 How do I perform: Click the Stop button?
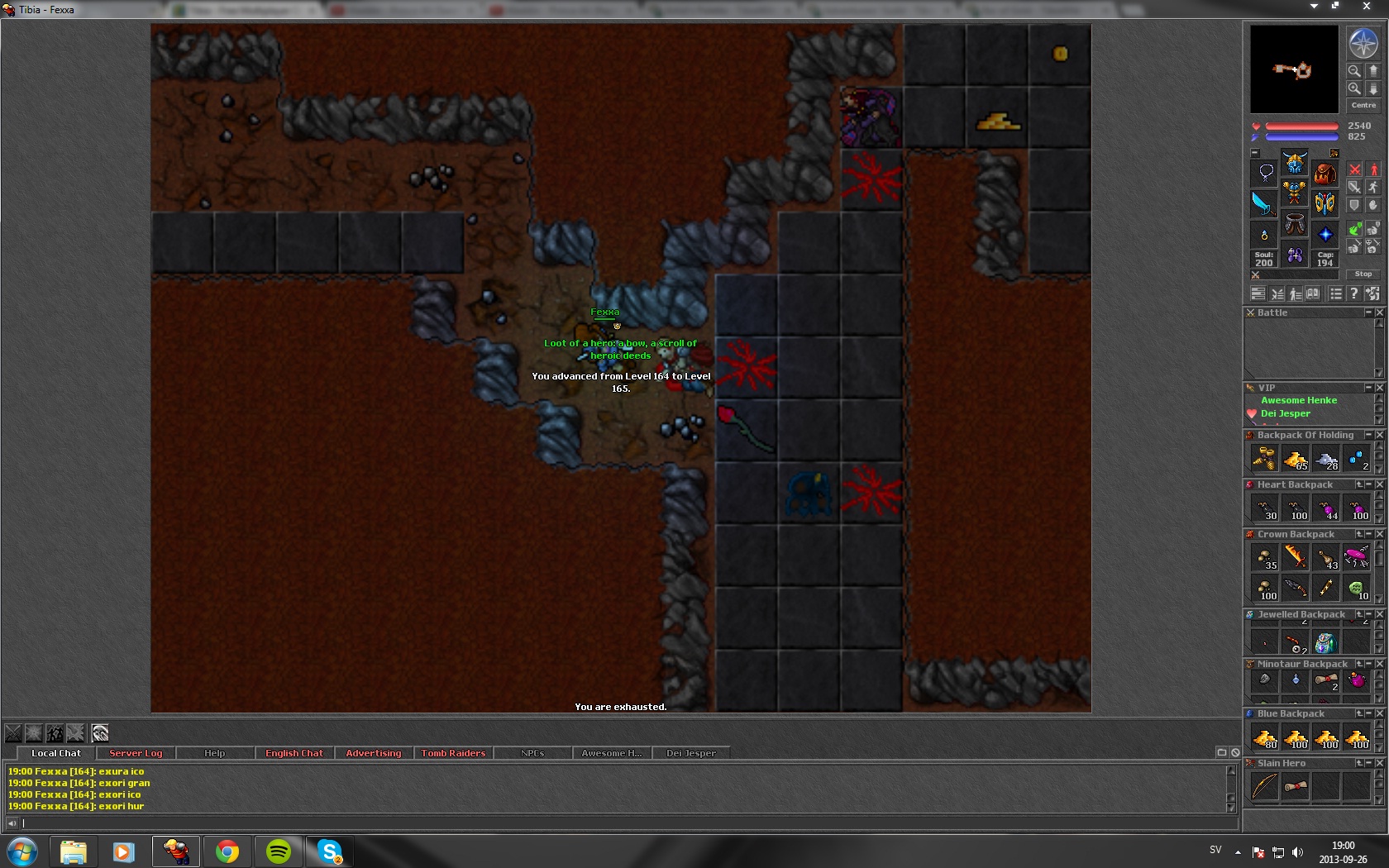point(1363,274)
